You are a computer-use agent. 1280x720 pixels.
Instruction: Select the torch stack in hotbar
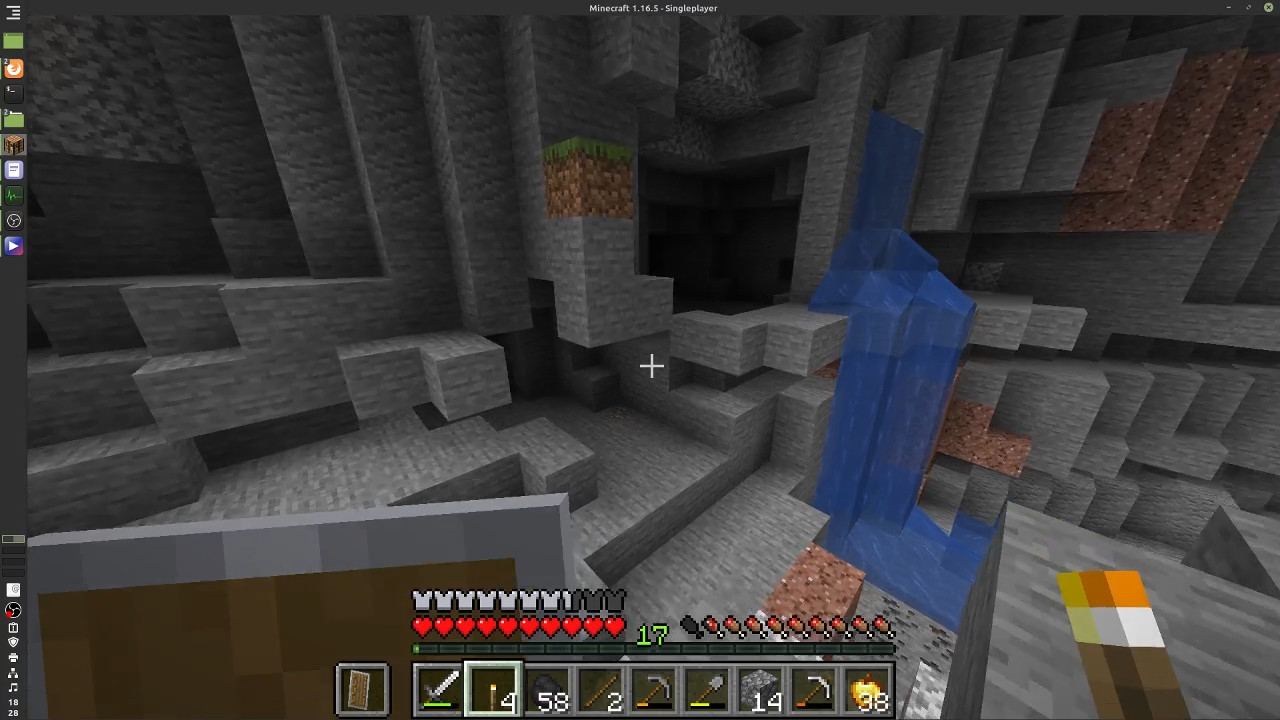click(x=493, y=690)
